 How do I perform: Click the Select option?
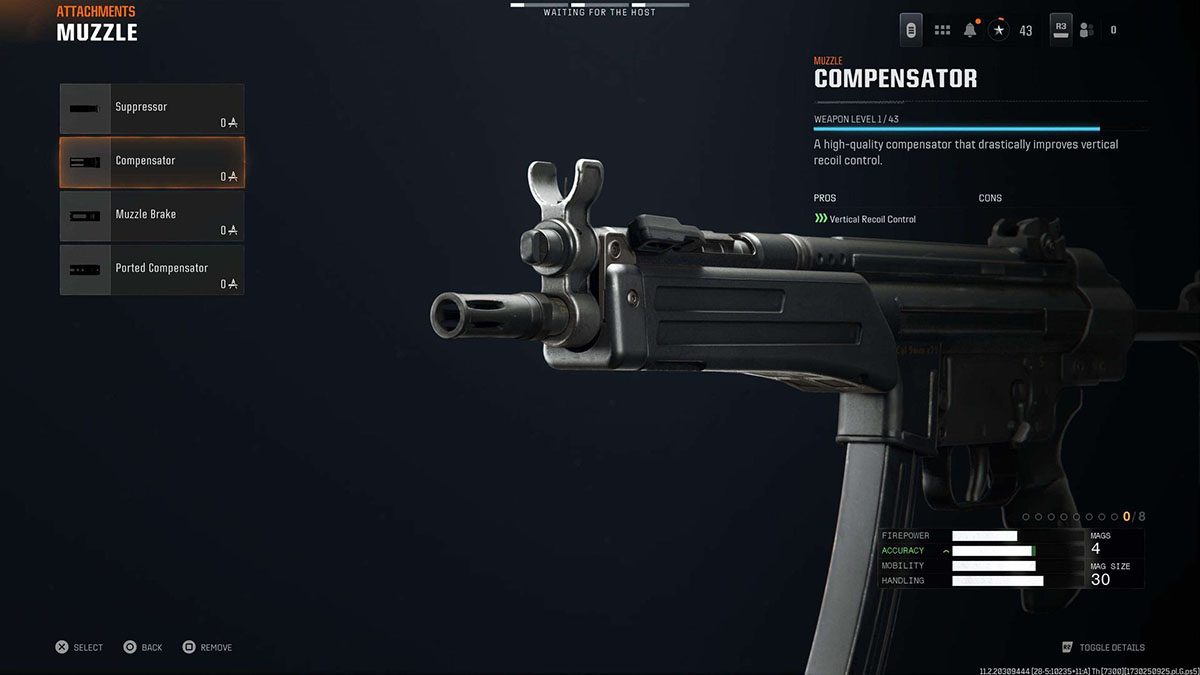click(x=79, y=647)
